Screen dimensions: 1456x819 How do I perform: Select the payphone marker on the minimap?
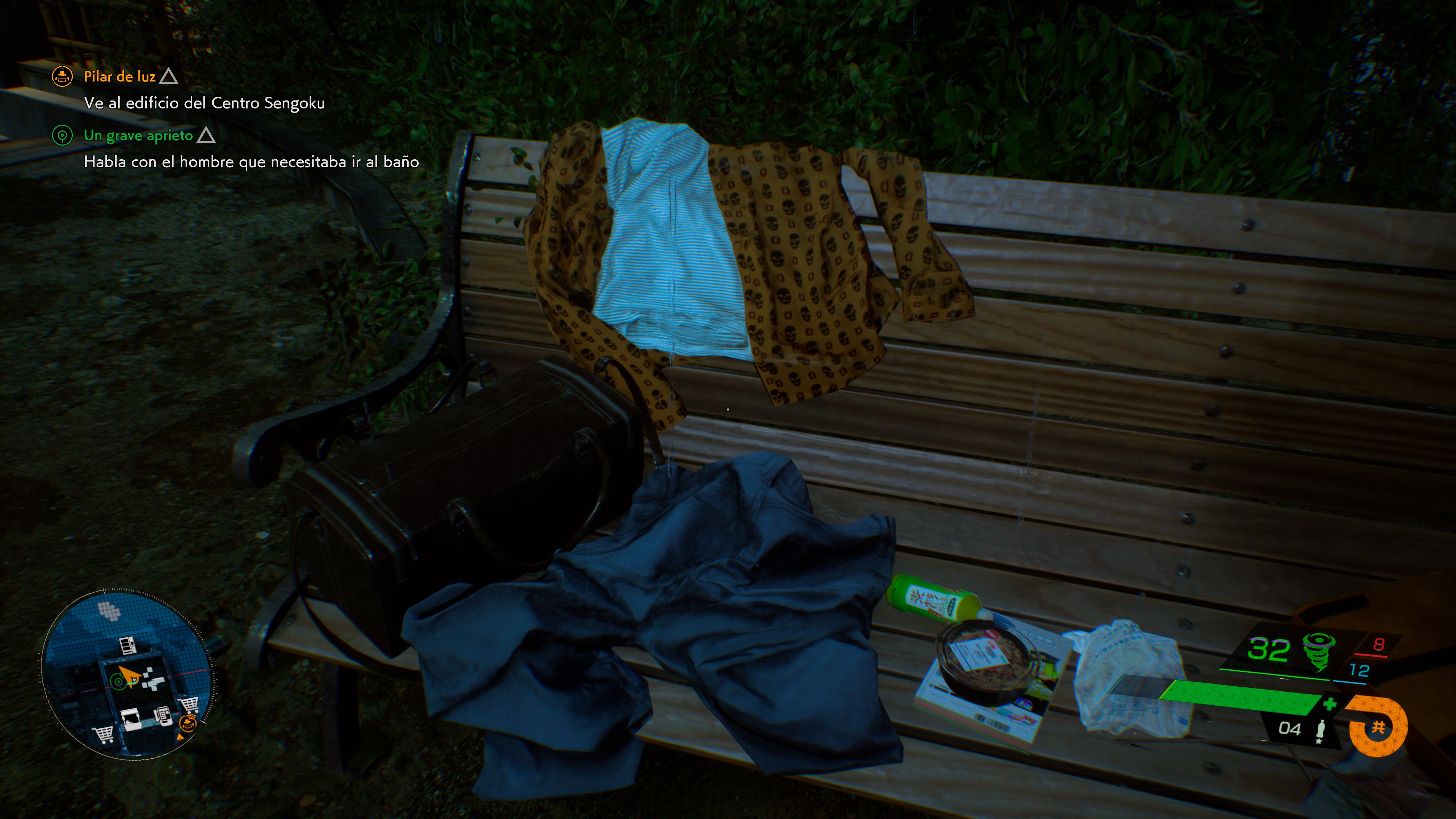(163, 715)
